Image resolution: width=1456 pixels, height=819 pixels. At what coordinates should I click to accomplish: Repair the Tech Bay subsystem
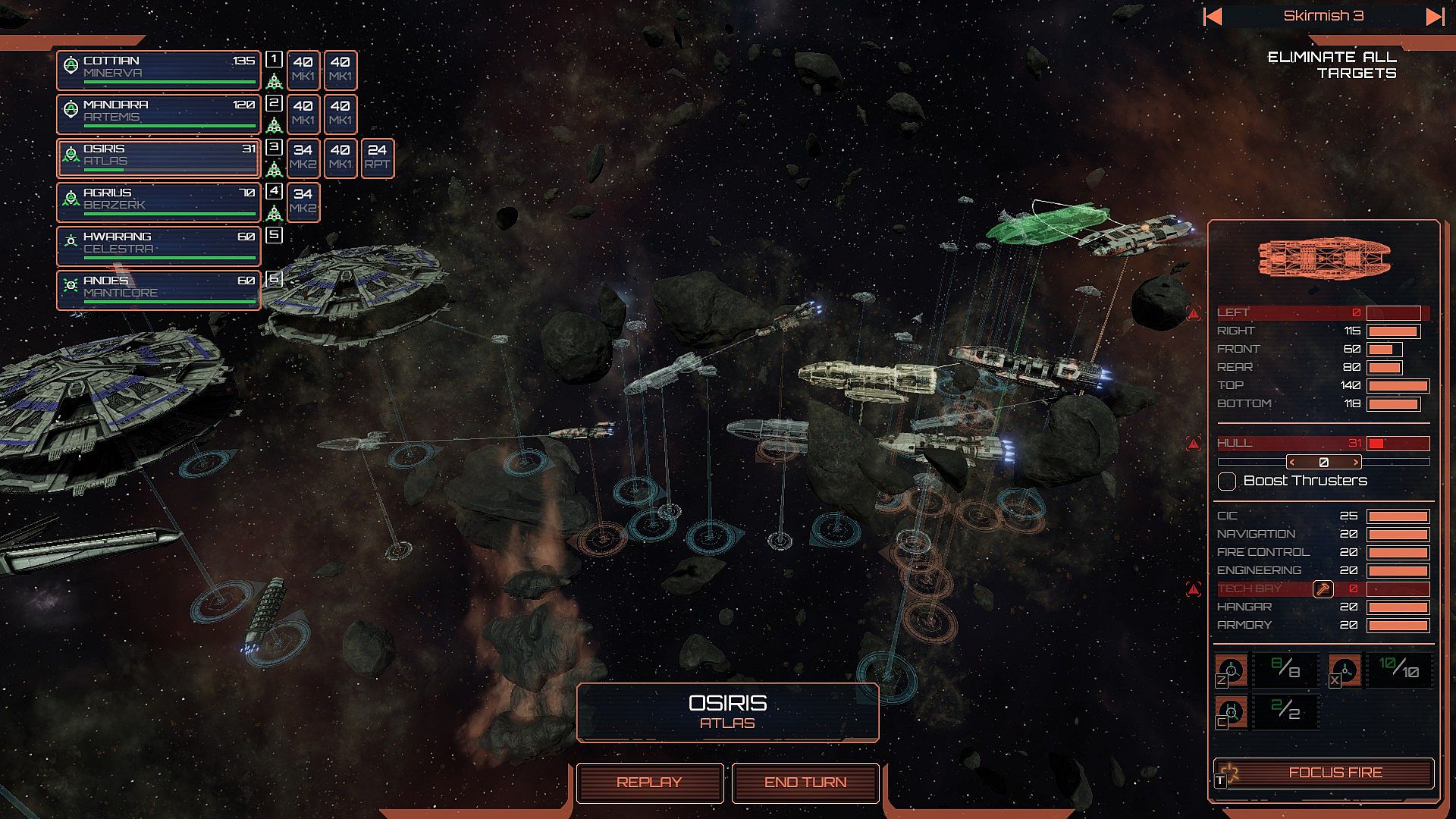(1323, 588)
